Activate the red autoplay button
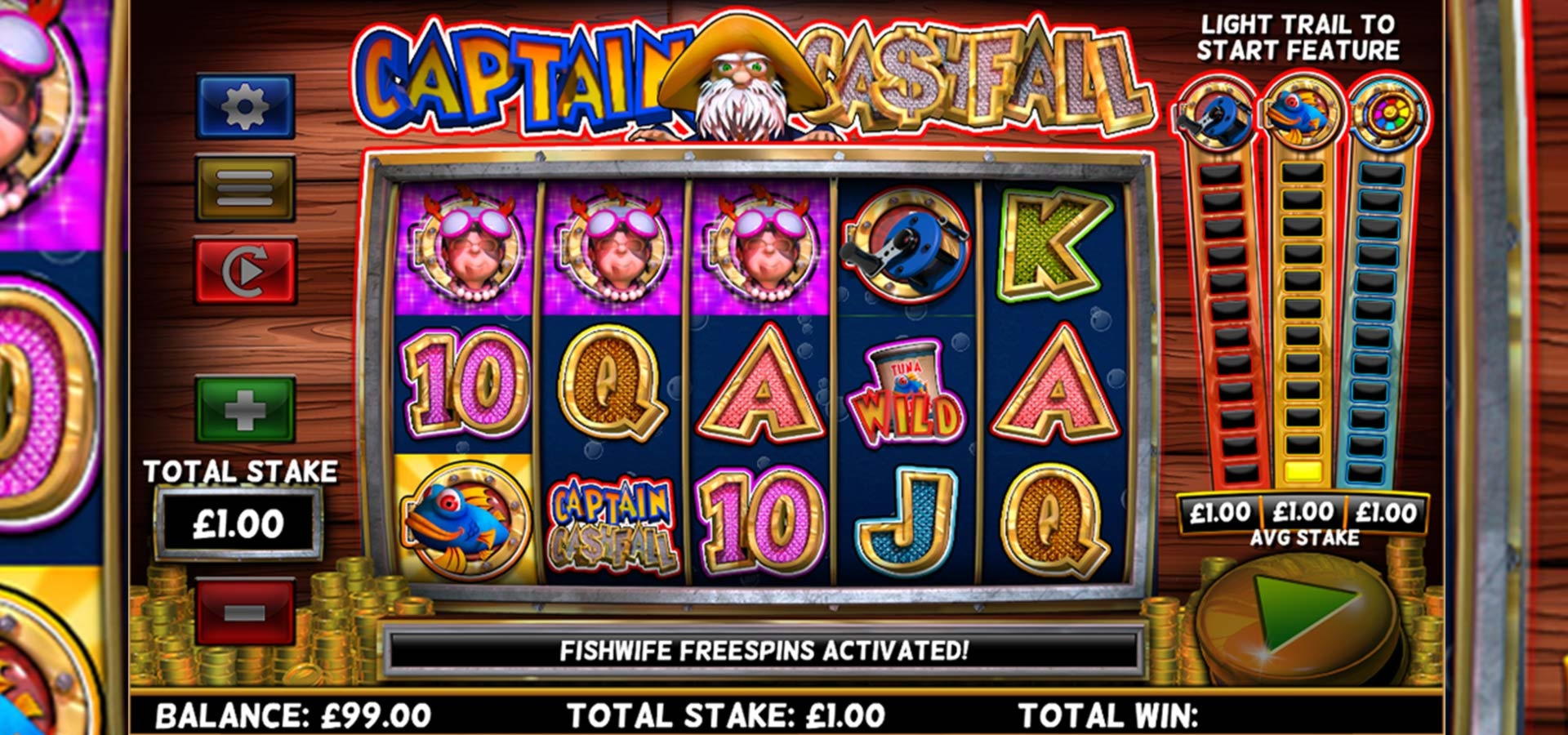 click(245, 271)
